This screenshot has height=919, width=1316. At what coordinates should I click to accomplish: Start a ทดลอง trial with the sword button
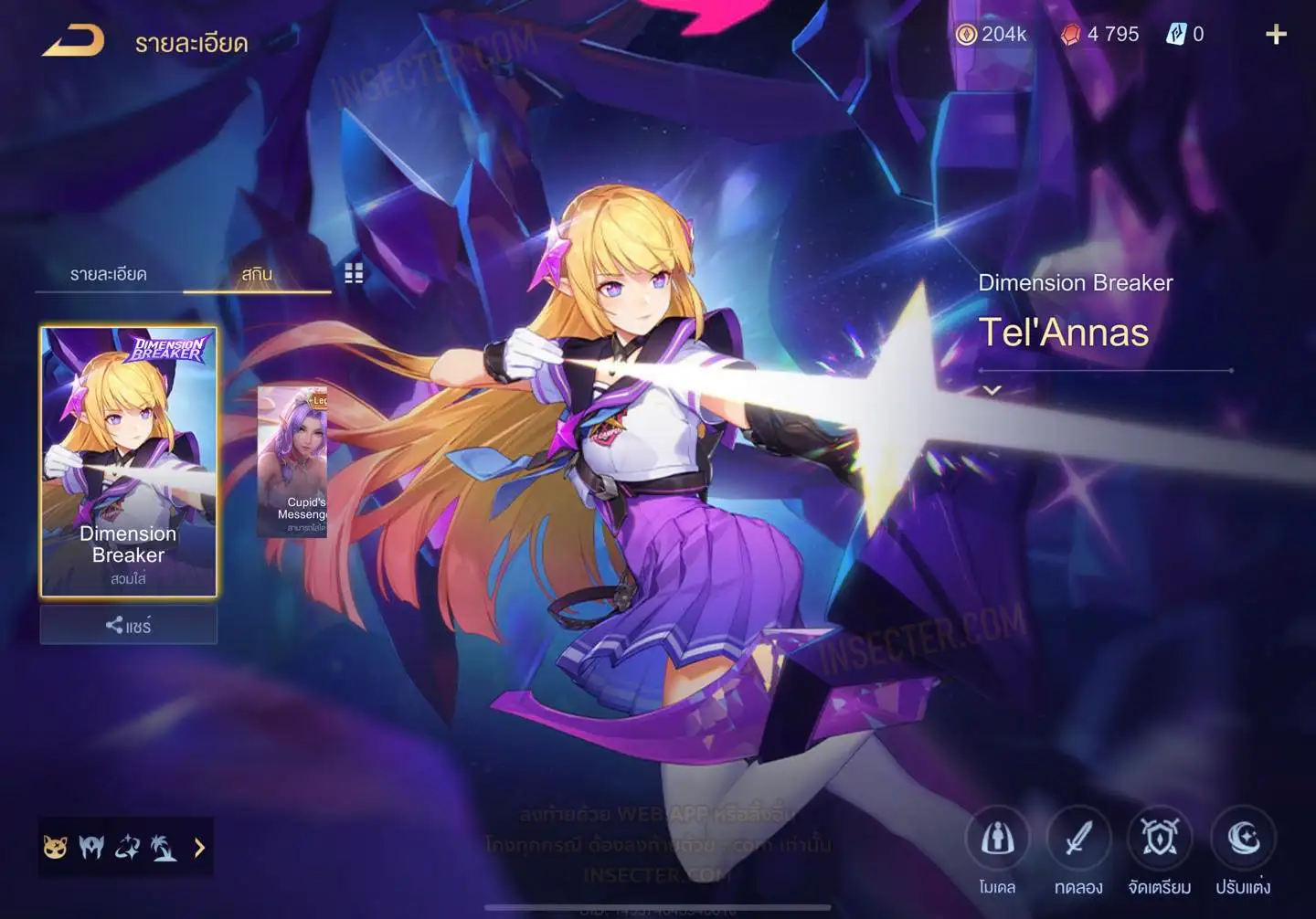(x=1078, y=839)
